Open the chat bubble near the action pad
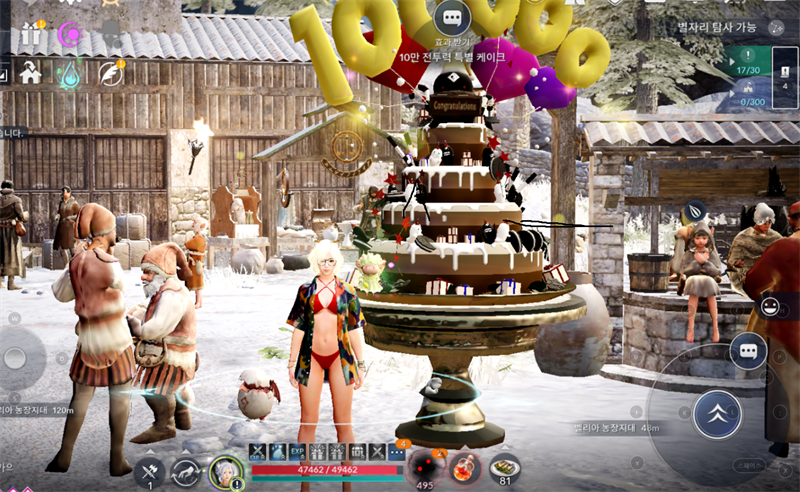Viewport: 800px width, 492px height. [748, 351]
